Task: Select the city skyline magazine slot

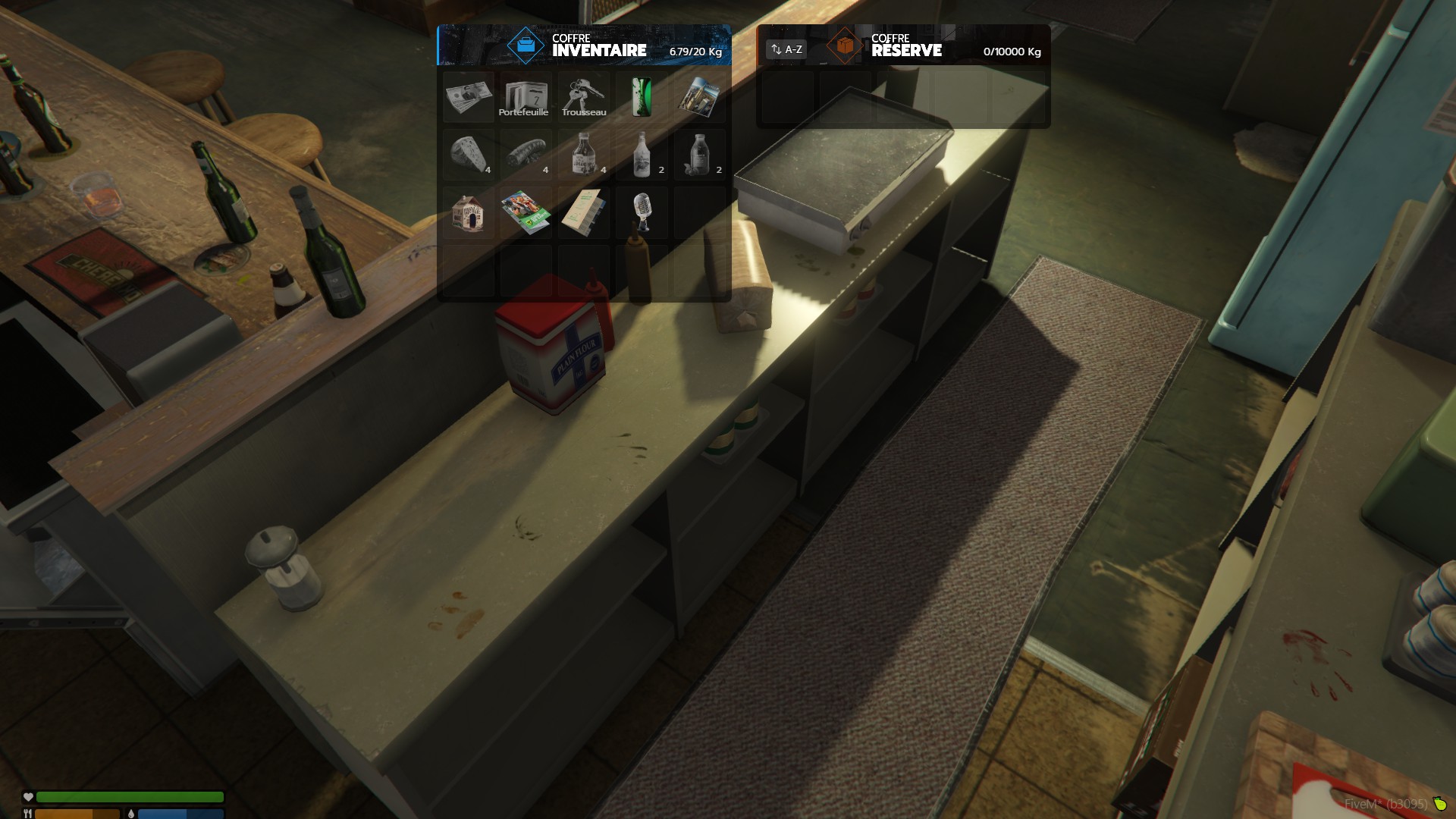Action: tap(699, 97)
